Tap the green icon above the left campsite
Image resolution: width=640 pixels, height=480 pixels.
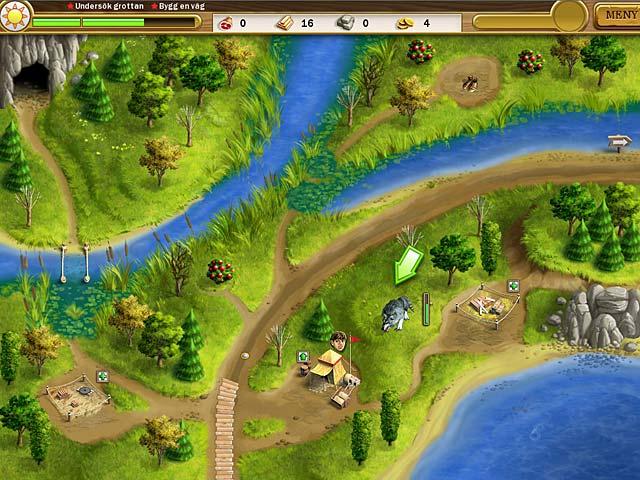pos(101,378)
